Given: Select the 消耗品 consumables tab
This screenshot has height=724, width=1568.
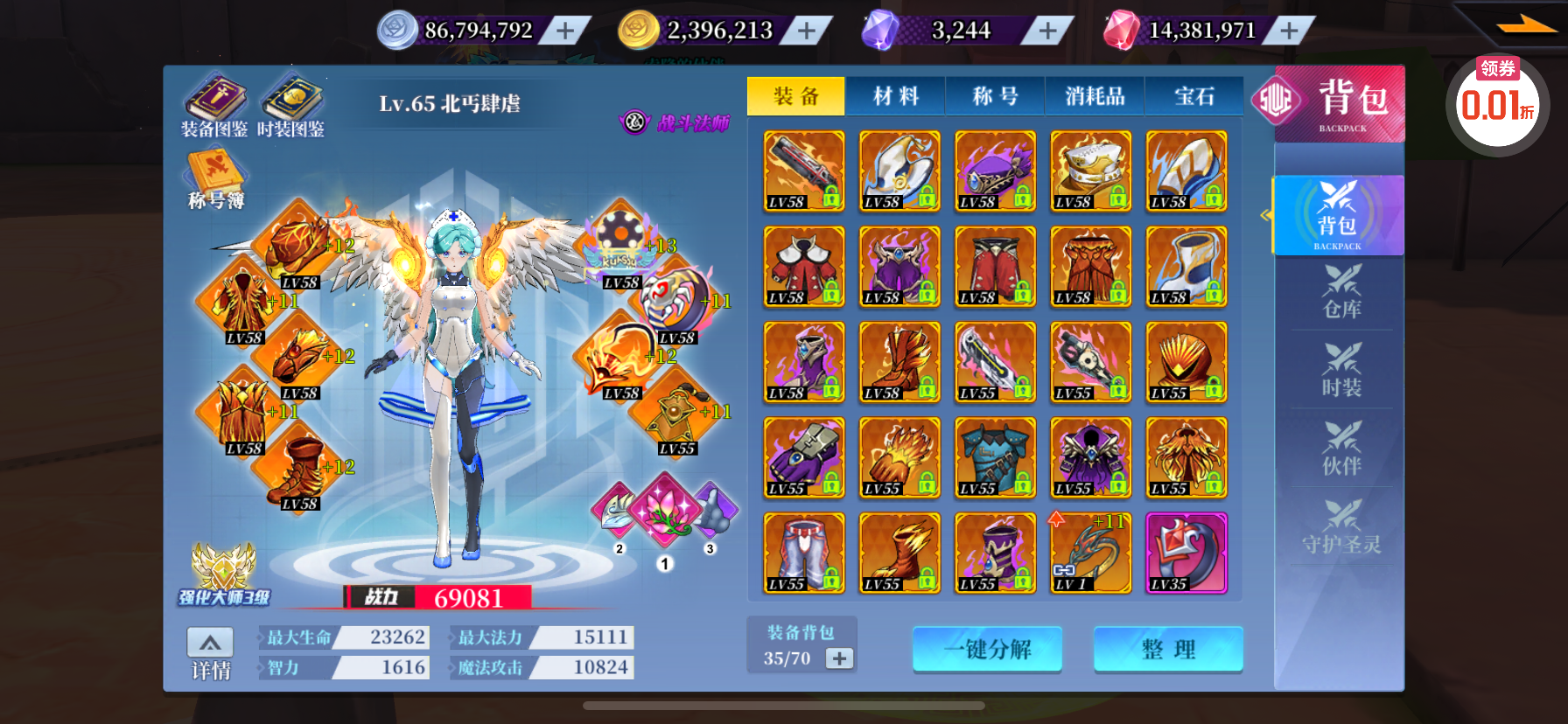Looking at the screenshot, I should pos(1095,96).
